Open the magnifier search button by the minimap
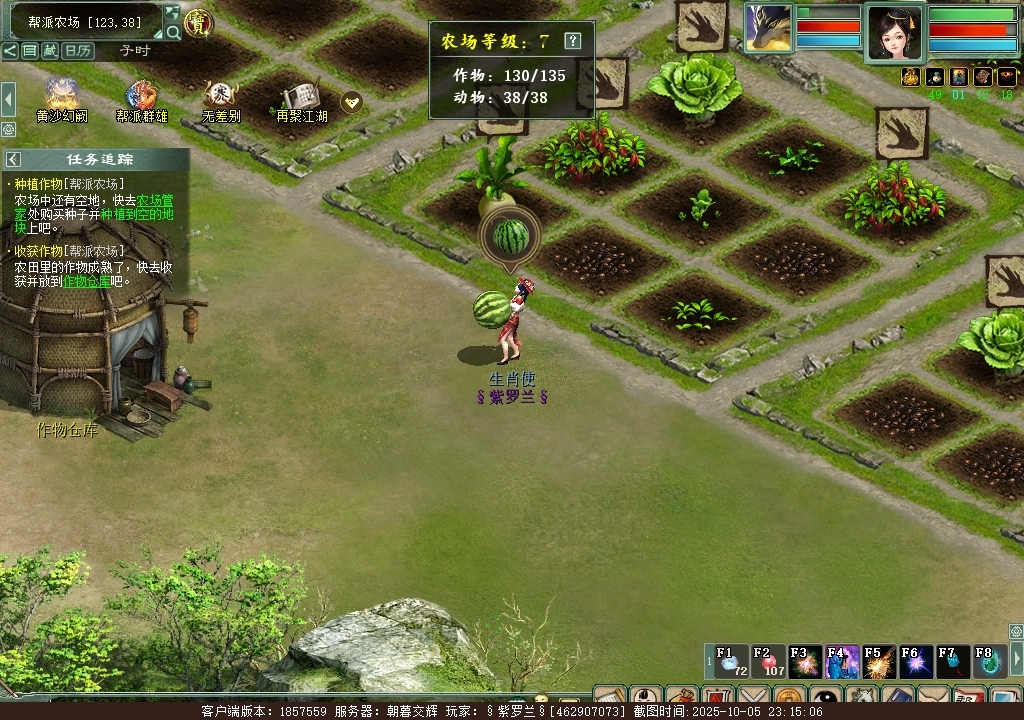1024x720 pixels. tap(173, 32)
